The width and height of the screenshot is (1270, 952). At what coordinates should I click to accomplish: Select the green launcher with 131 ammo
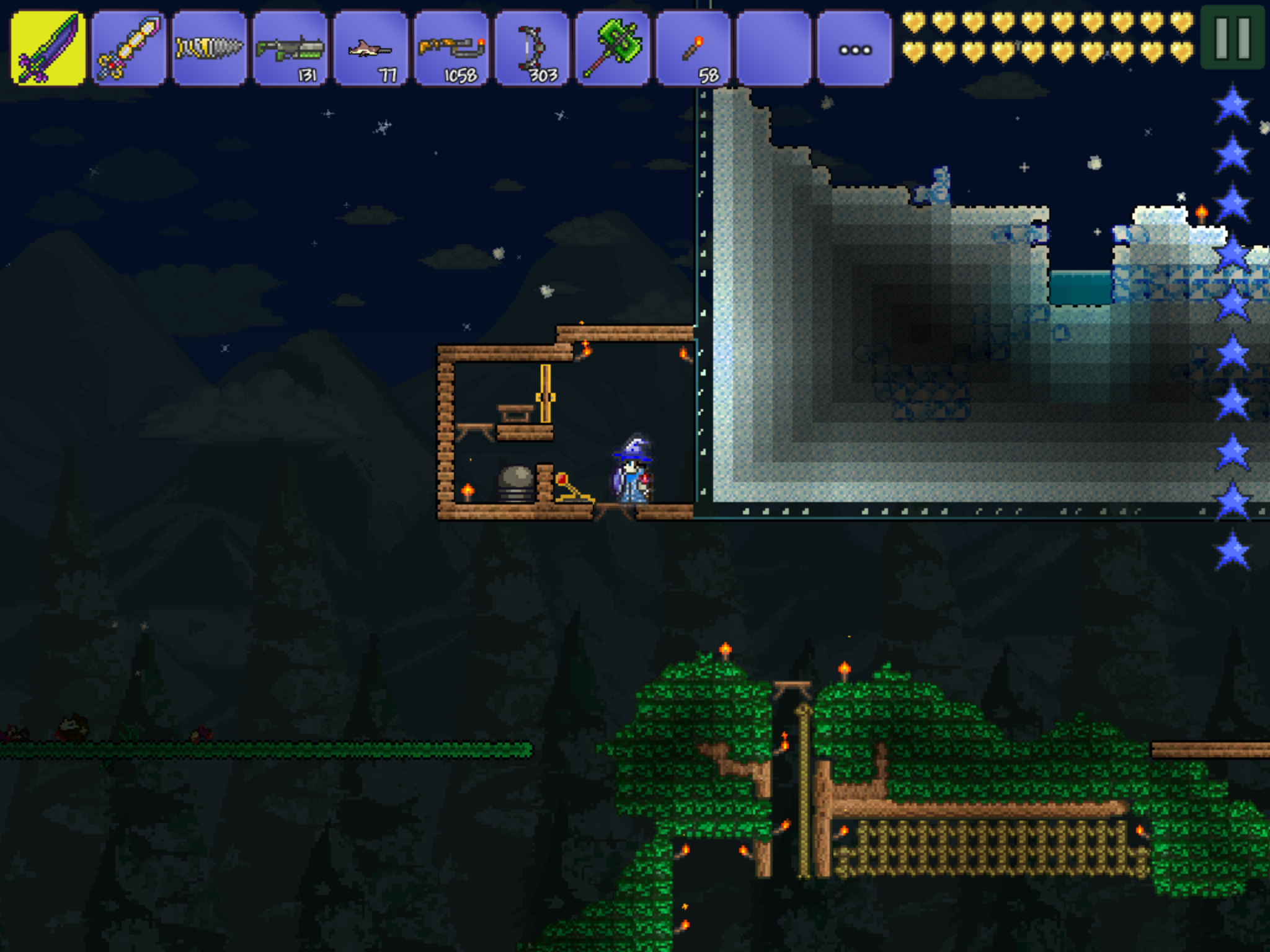point(290,48)
